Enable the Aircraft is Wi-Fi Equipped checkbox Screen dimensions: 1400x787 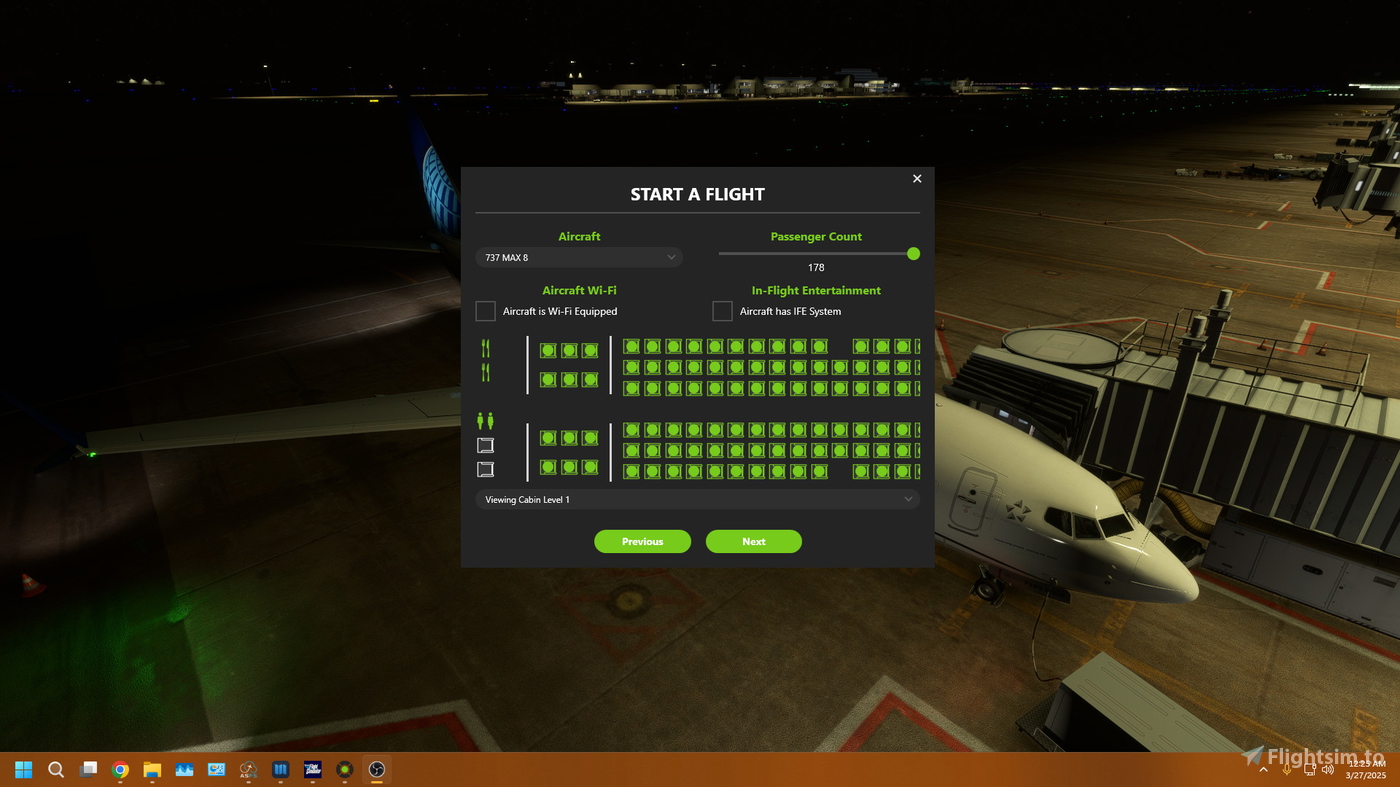coord(485,311)
